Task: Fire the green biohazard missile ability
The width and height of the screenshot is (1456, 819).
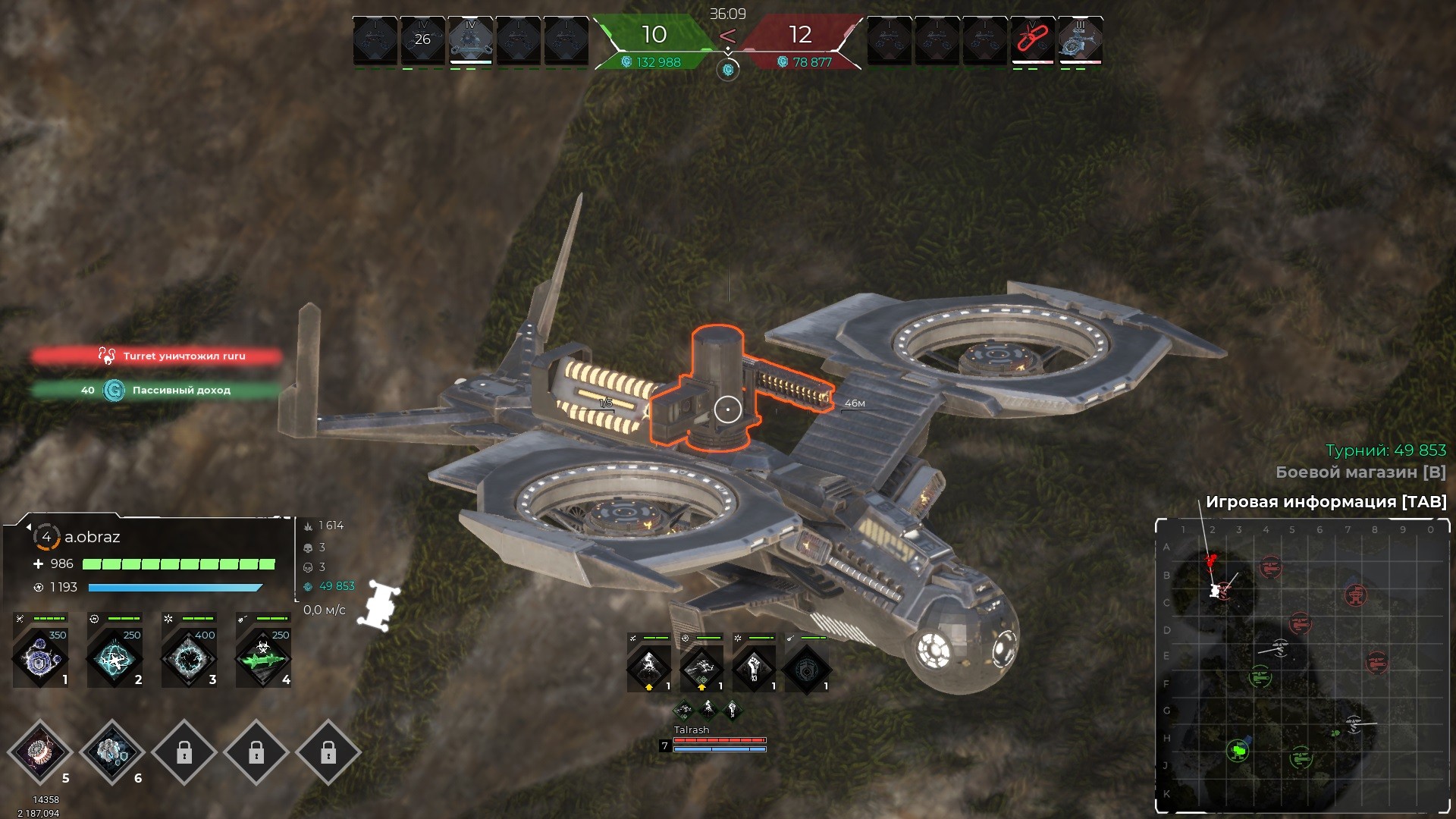Action: 263,657
